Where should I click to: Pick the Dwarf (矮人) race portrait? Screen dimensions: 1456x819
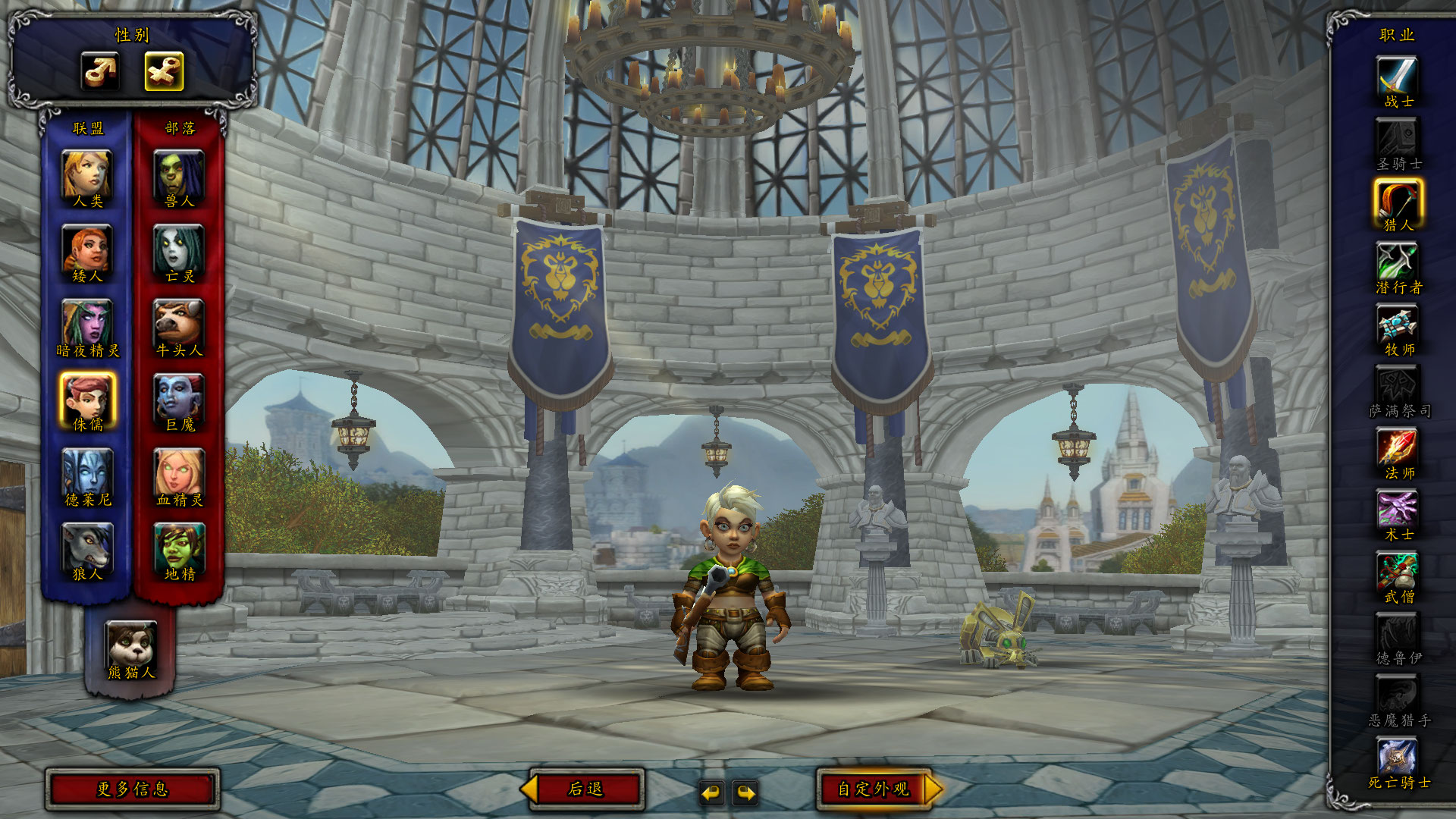[87, 251]
